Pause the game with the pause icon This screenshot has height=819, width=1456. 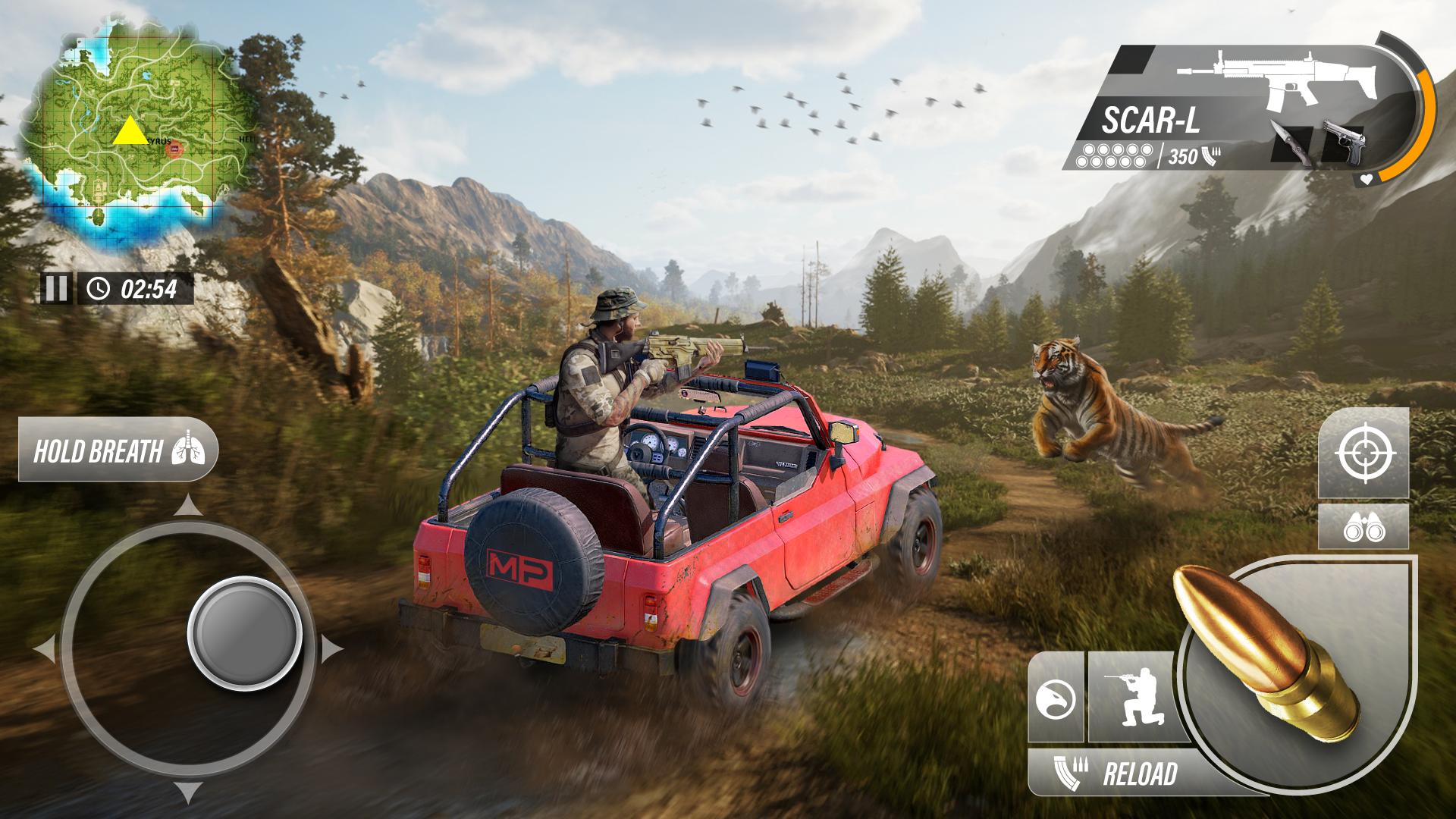pos(56,288)
